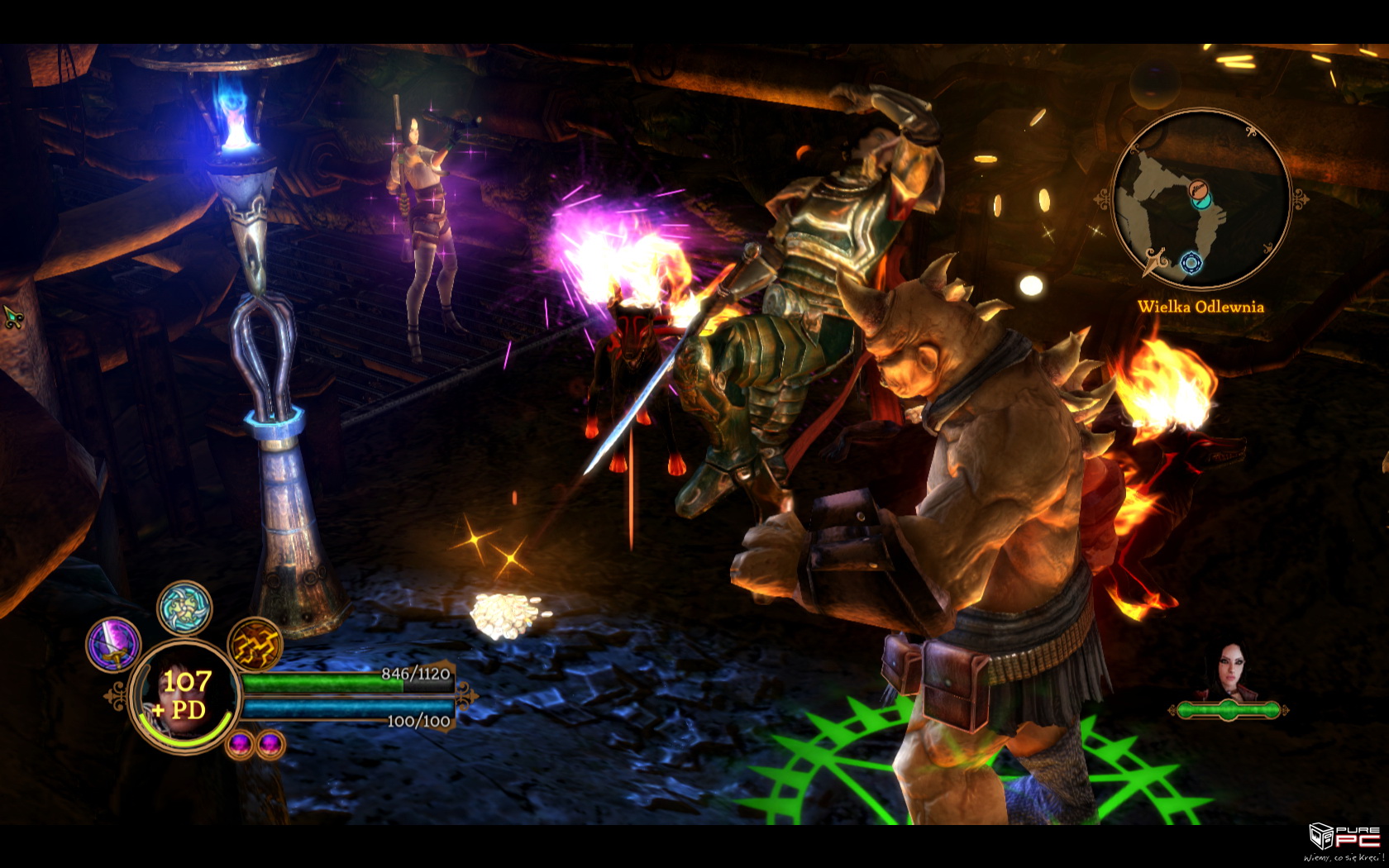Activate the purple glowing sword ability
Image resolution: width=1389 pixels, height=868 pixels.
pyautogui.click(x=113, y=644)
